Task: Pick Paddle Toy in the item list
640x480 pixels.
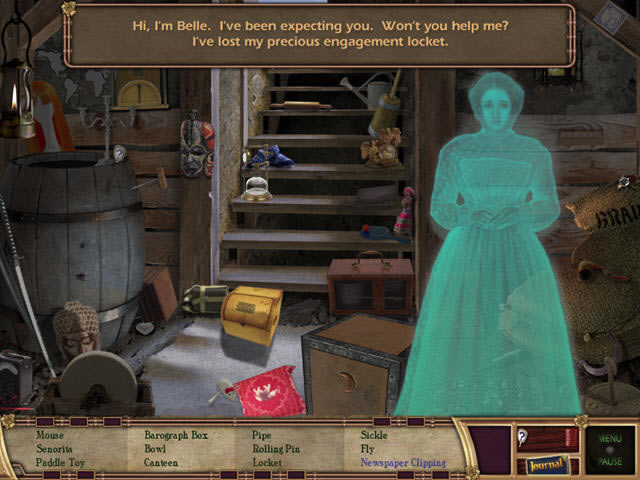Action: [61, 463]
